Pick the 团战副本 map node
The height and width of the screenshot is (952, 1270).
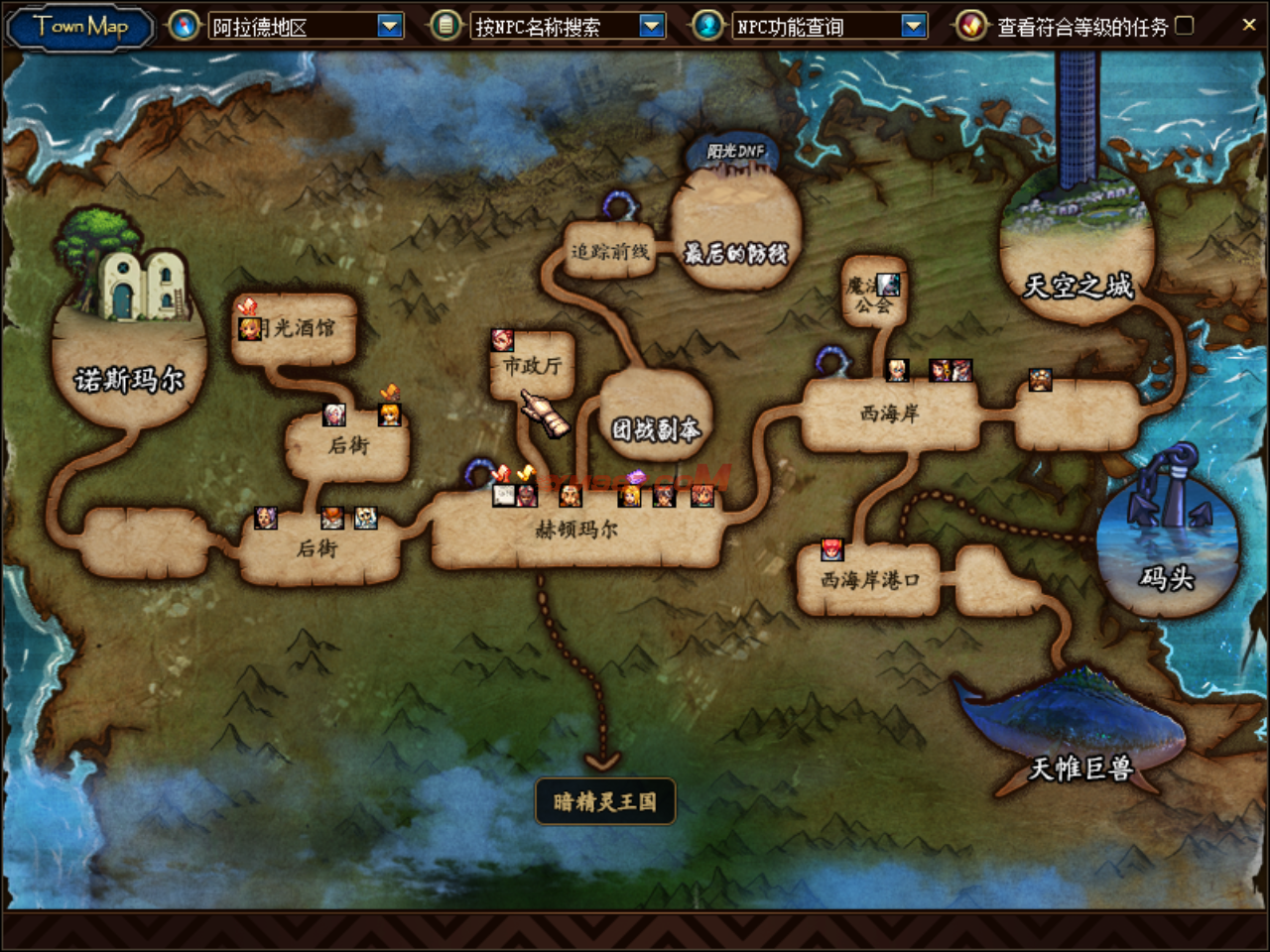(655, 428)
